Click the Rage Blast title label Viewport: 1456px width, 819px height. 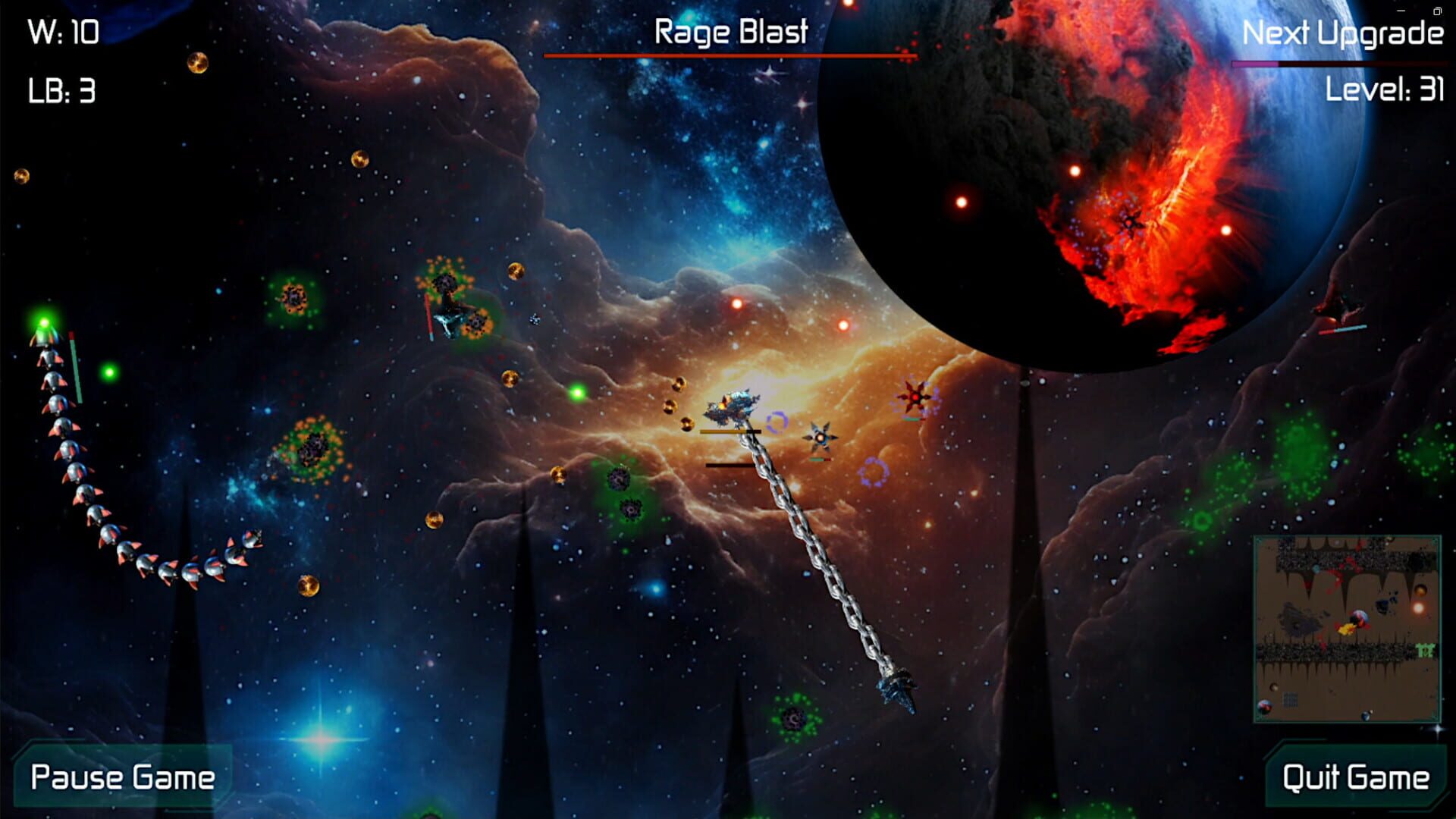coord(730,30)
